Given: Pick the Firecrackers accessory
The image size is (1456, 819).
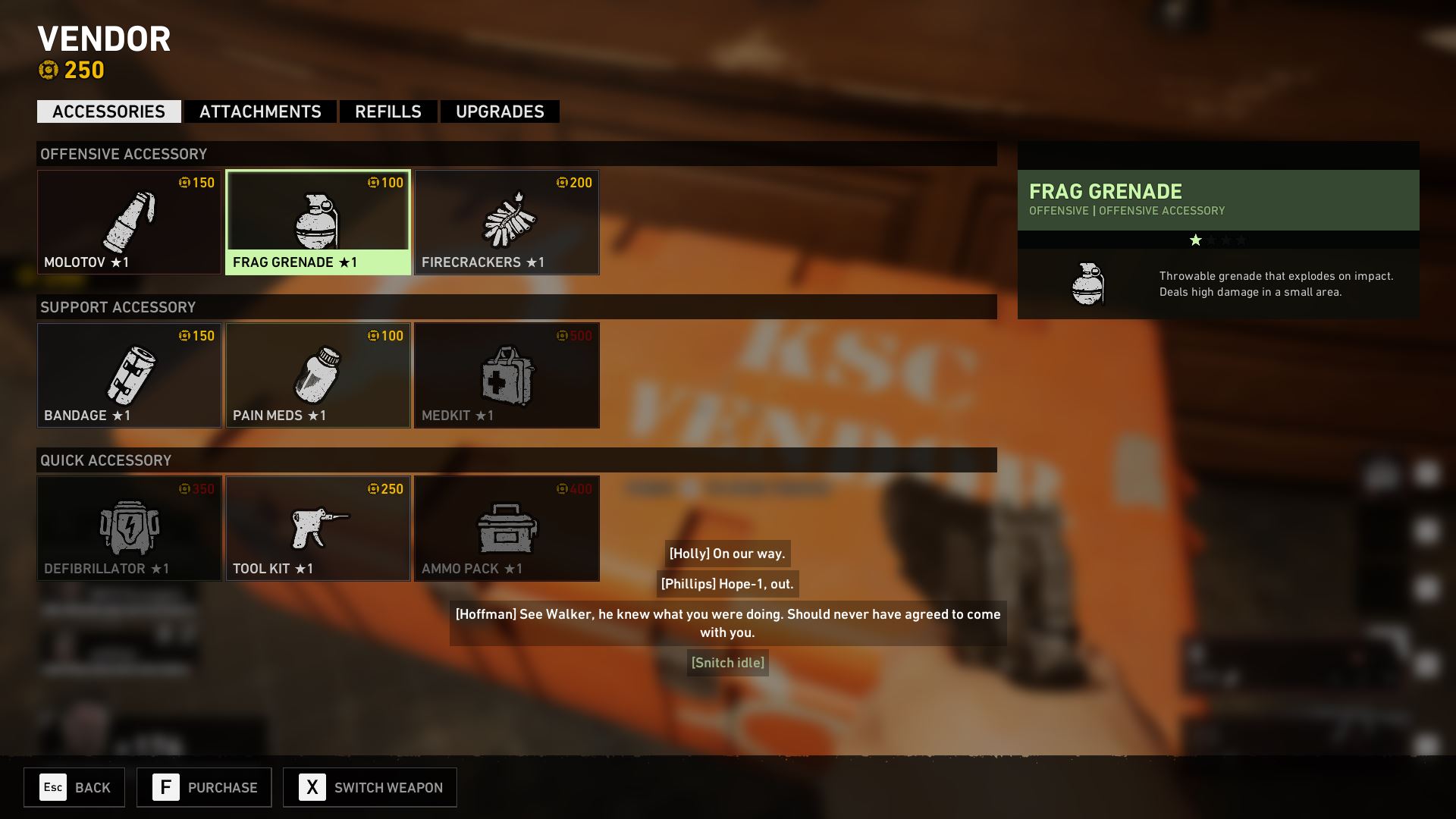Looking at the screenshot, I should [507, 222].
